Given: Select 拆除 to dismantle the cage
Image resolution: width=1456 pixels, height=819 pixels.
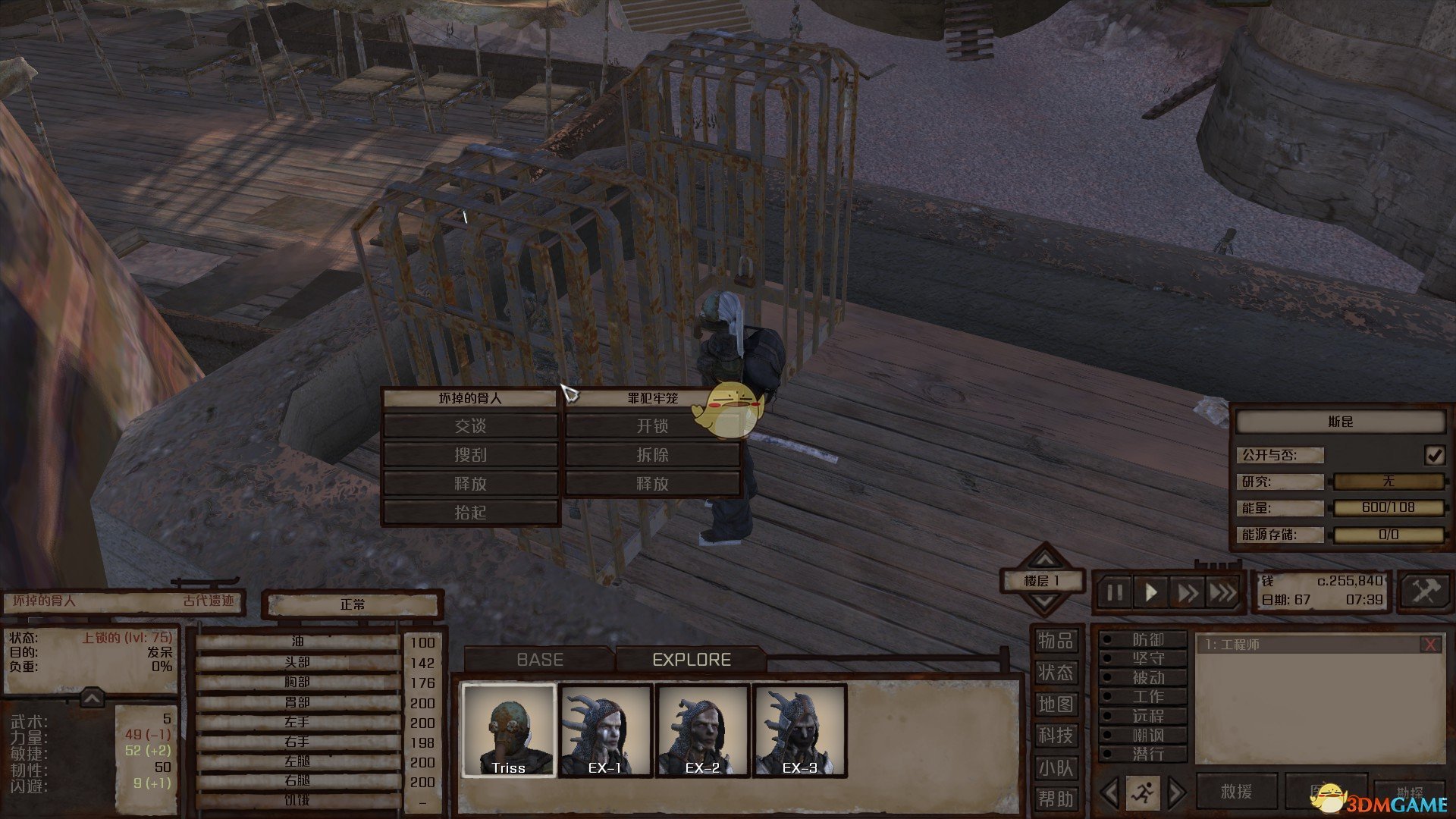Looking at the screenshot, I should pyautogui.click(x=652, y=455).
